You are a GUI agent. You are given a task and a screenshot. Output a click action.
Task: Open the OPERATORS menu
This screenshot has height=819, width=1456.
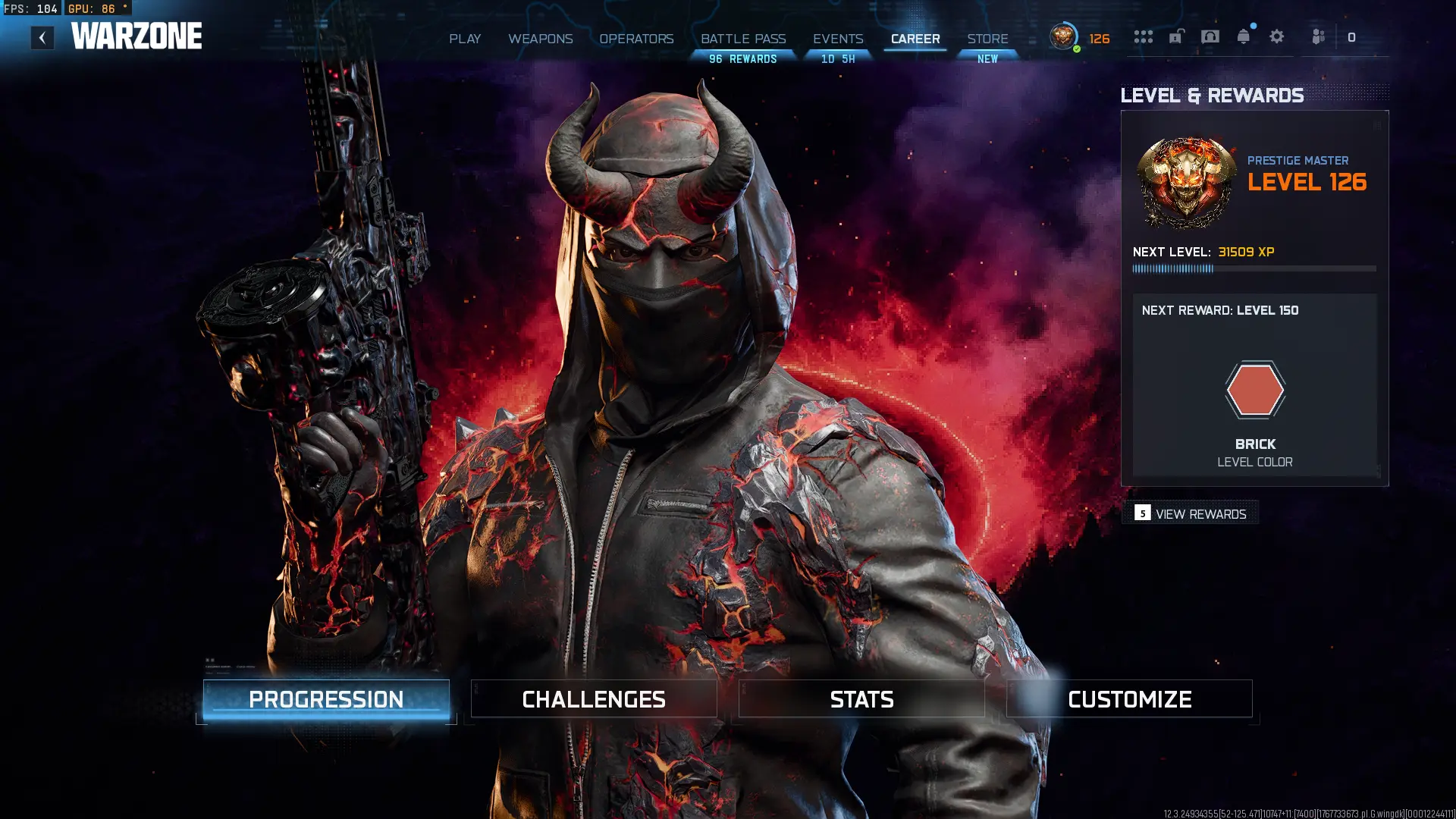click(636, 39)
